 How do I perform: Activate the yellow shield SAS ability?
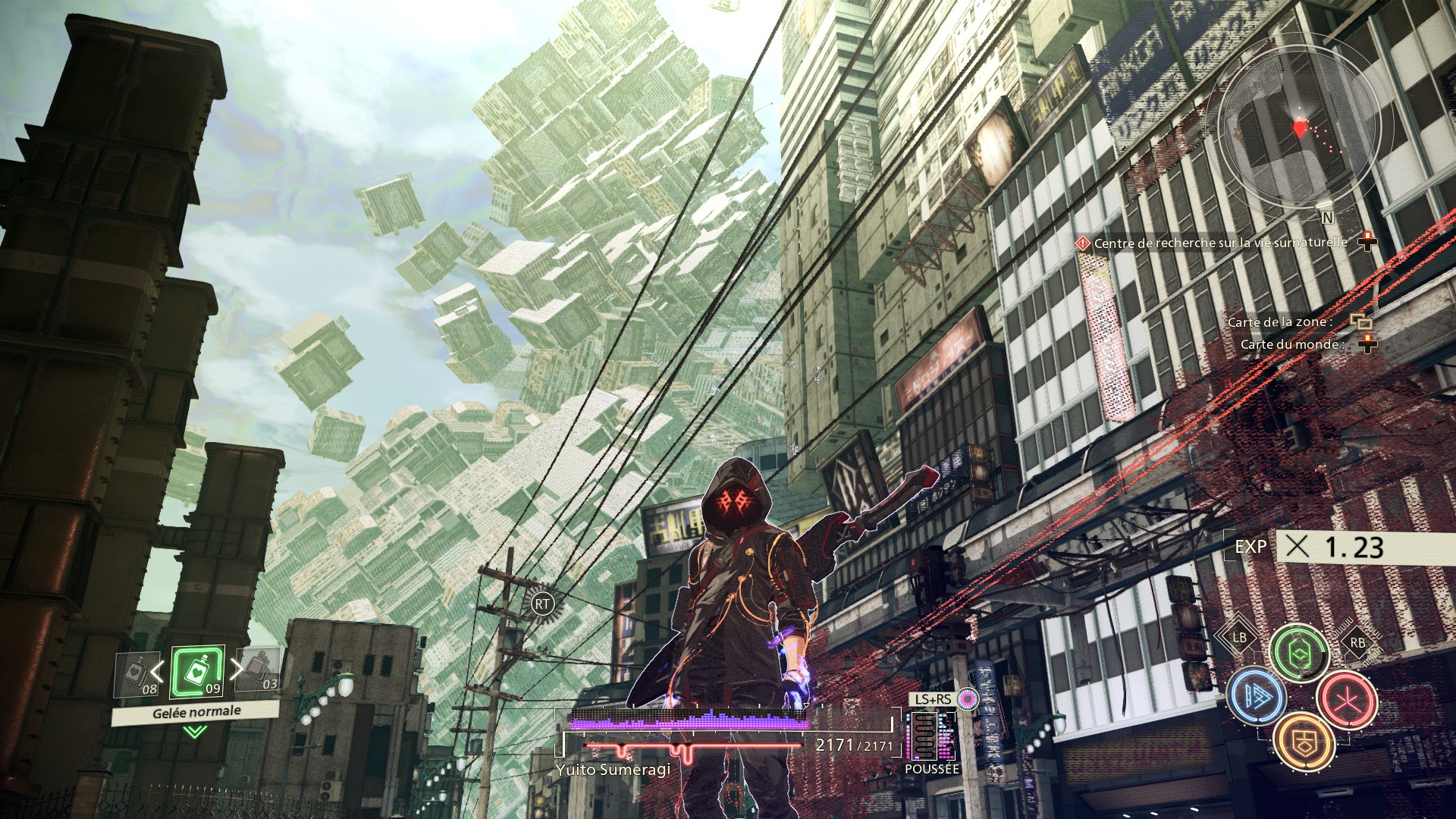coord(1304,740)
